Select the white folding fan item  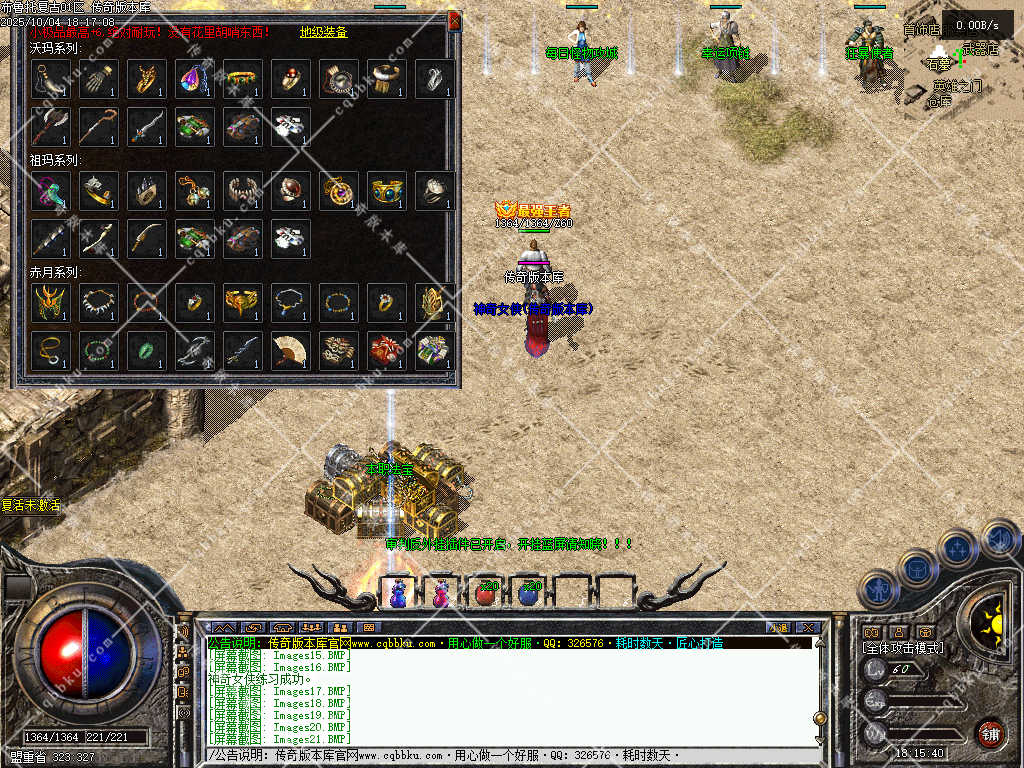click(x=290, y=351)
